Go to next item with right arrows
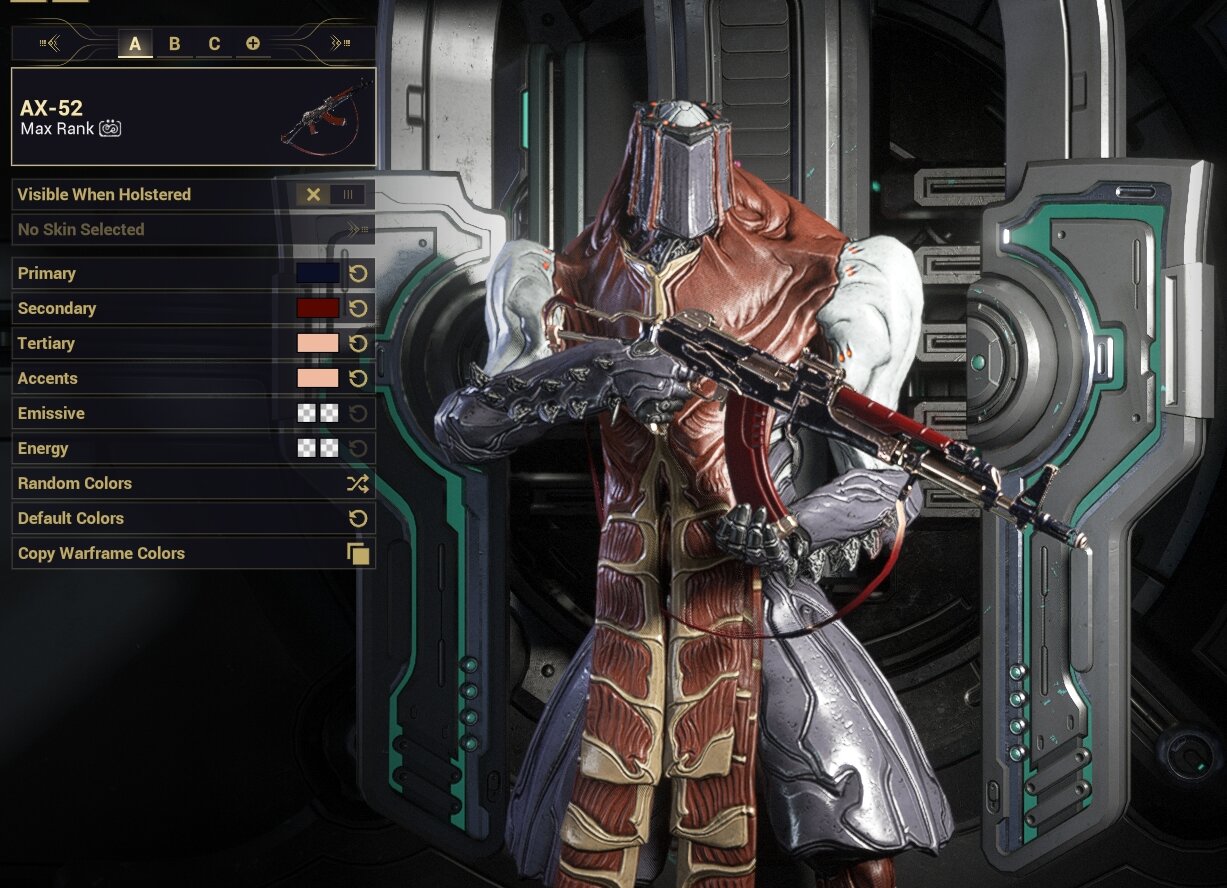Screen dimensions: 1227x888 (340, 43)
